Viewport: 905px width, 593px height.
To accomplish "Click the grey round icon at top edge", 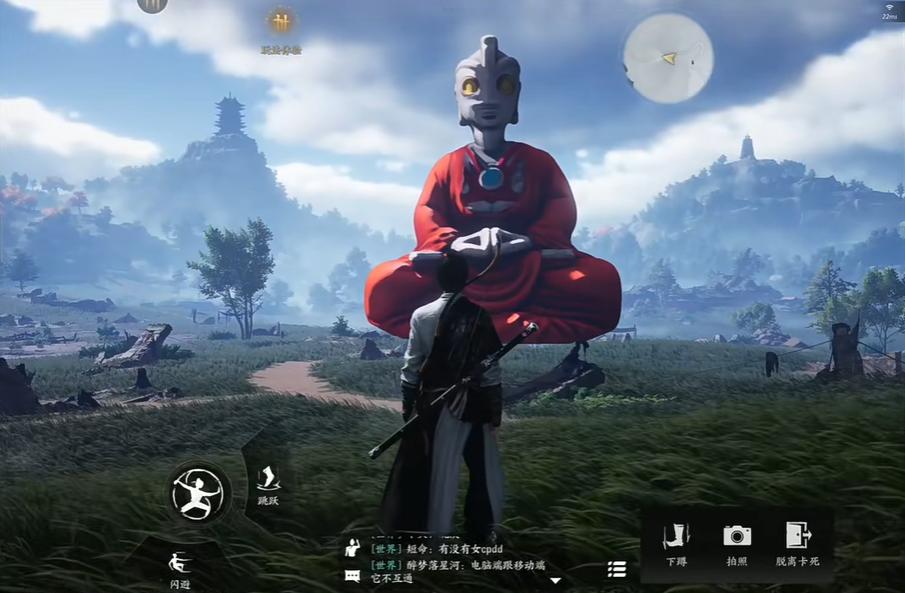I will (152, 5).
